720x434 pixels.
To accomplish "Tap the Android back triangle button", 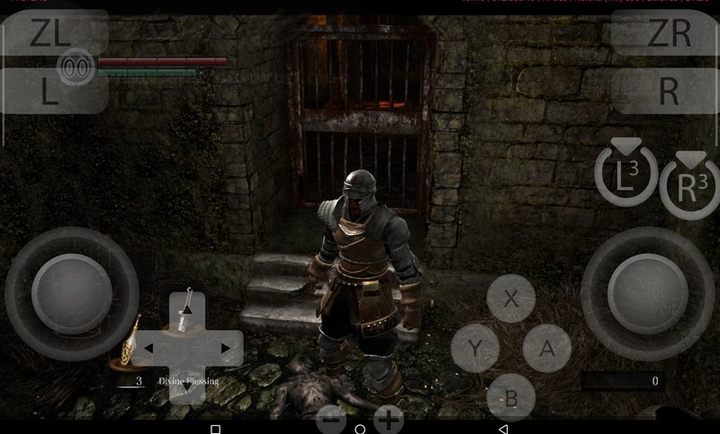I will click(x=503, y=428).
